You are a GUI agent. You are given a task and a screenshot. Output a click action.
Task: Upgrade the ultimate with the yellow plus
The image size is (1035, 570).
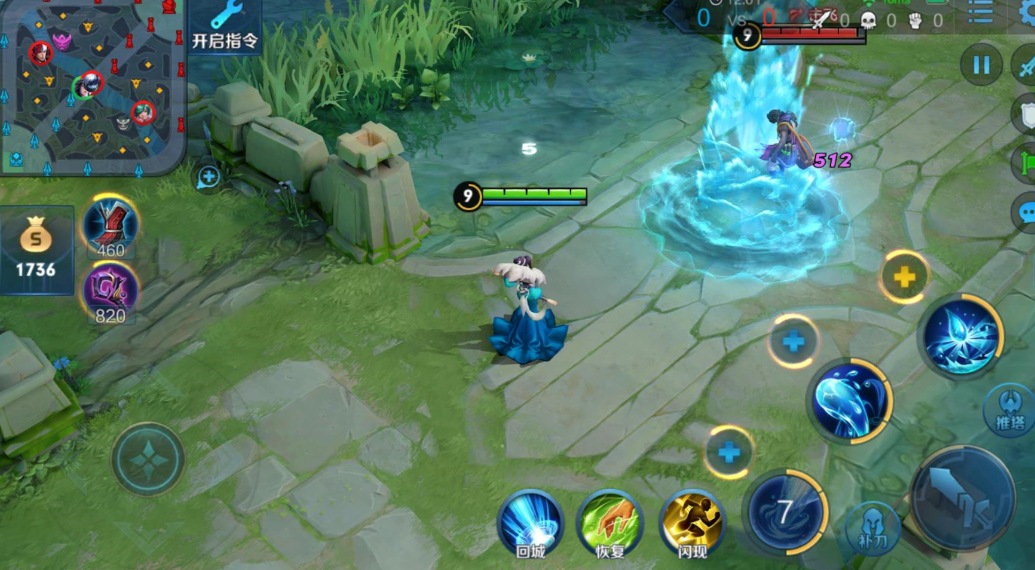tap(904, 277)
